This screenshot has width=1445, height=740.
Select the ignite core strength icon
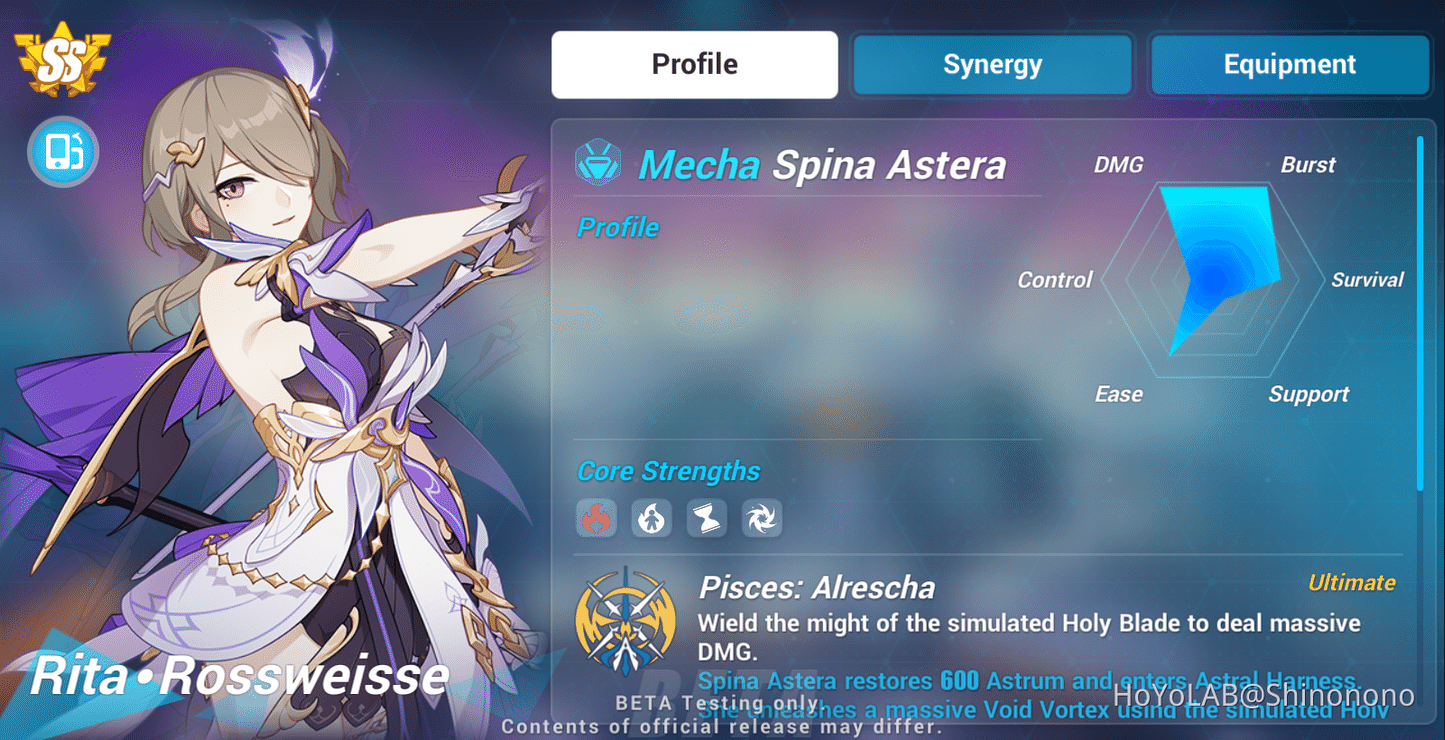tap(651, 518)
